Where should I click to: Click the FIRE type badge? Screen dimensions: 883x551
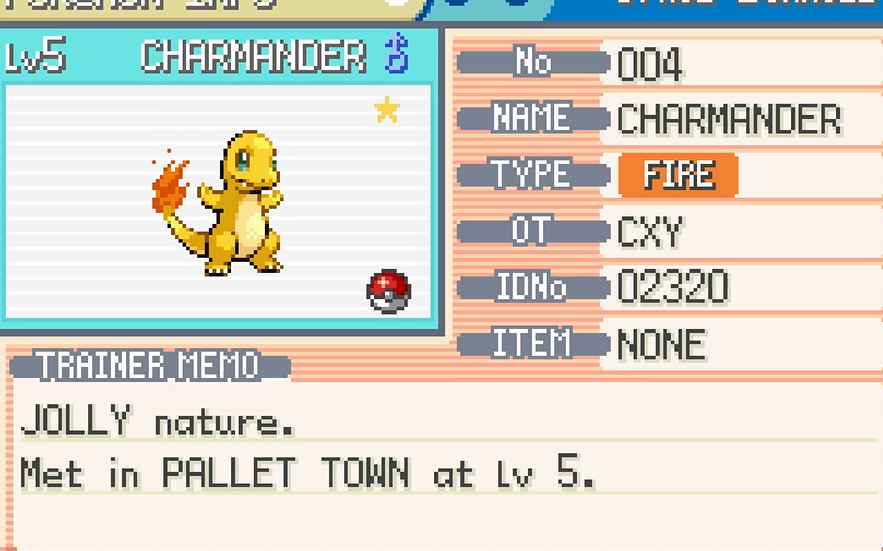(678, 176)
